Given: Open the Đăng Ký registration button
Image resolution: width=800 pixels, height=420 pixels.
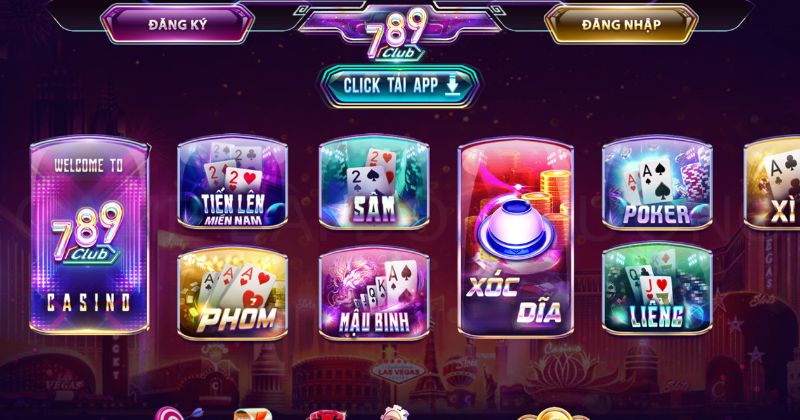Looking at the screenshot, I should [176, 24].
